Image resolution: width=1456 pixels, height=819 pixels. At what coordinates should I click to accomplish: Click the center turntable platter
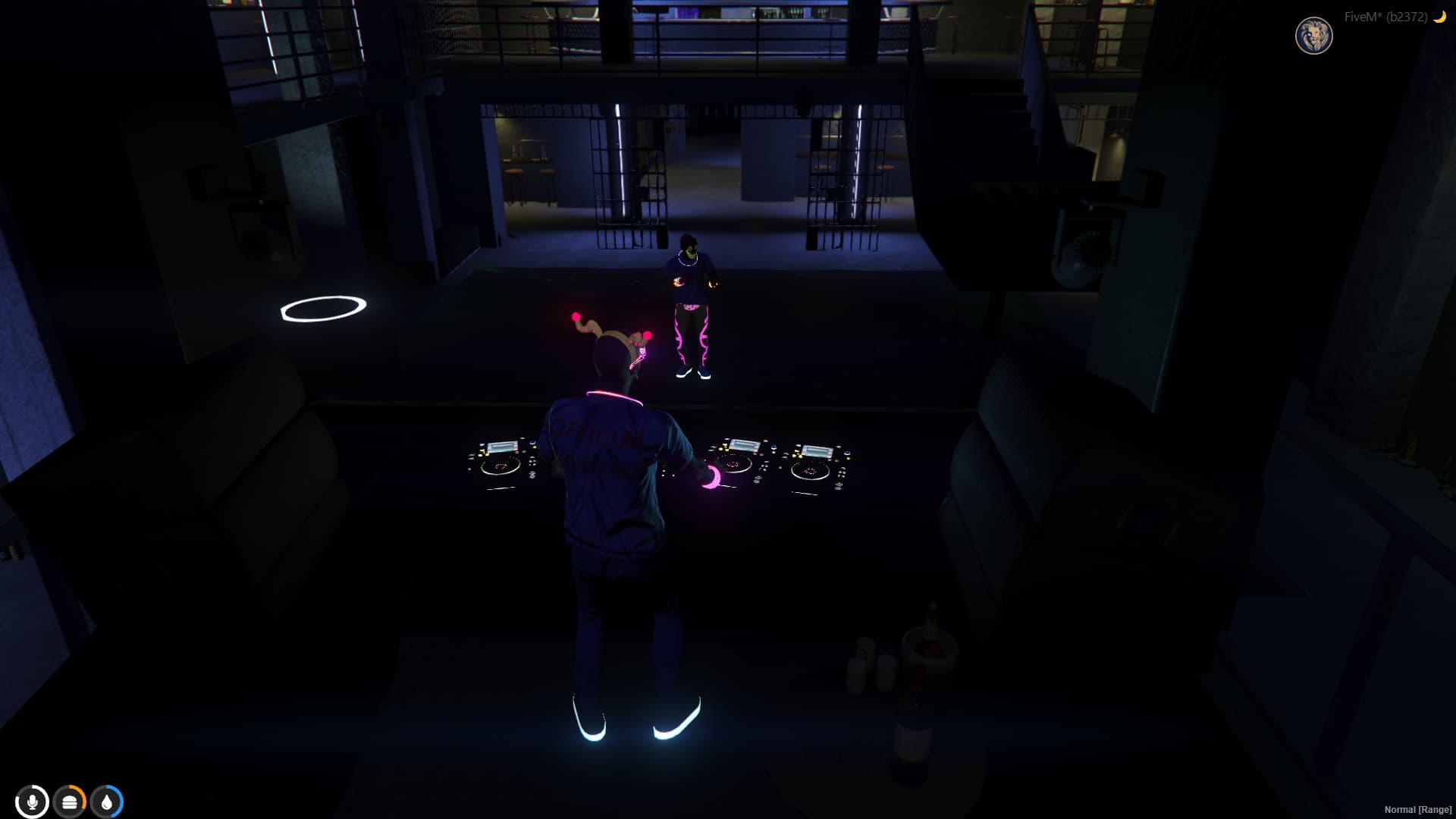coord(733,466)
